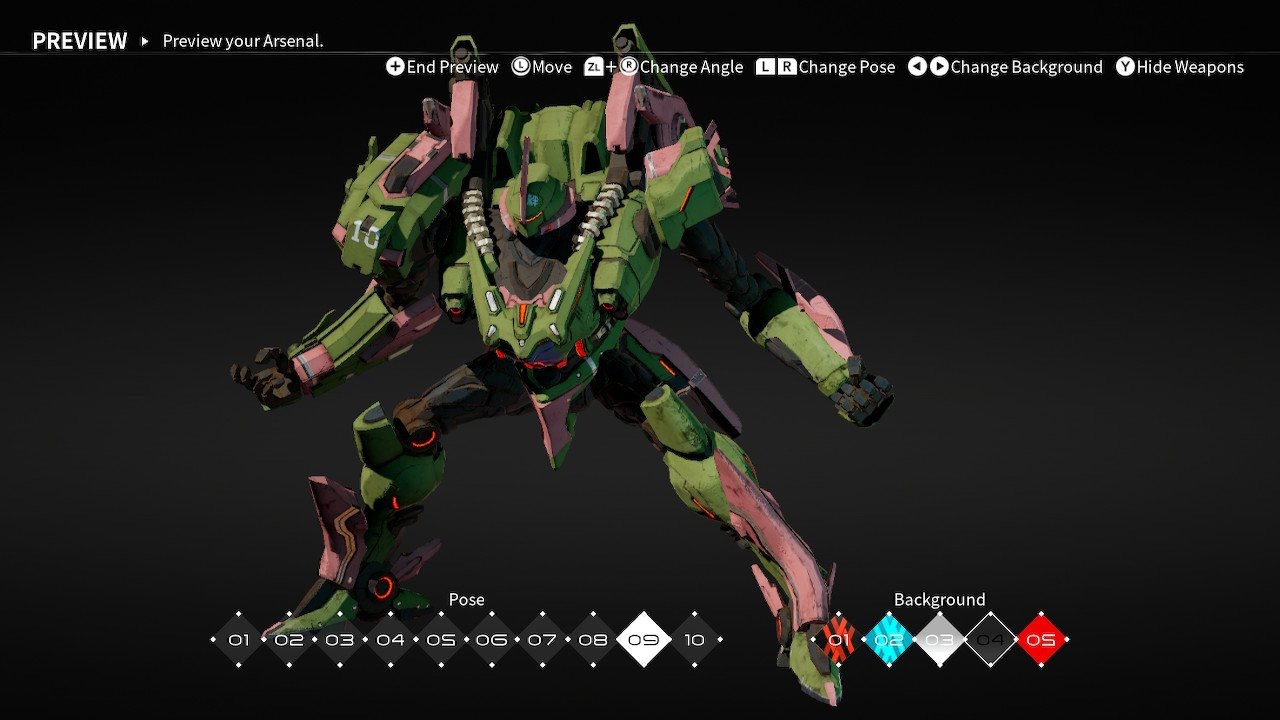Select the orange patterned background 01
The image size is (1280, 720).
point(838,640)
